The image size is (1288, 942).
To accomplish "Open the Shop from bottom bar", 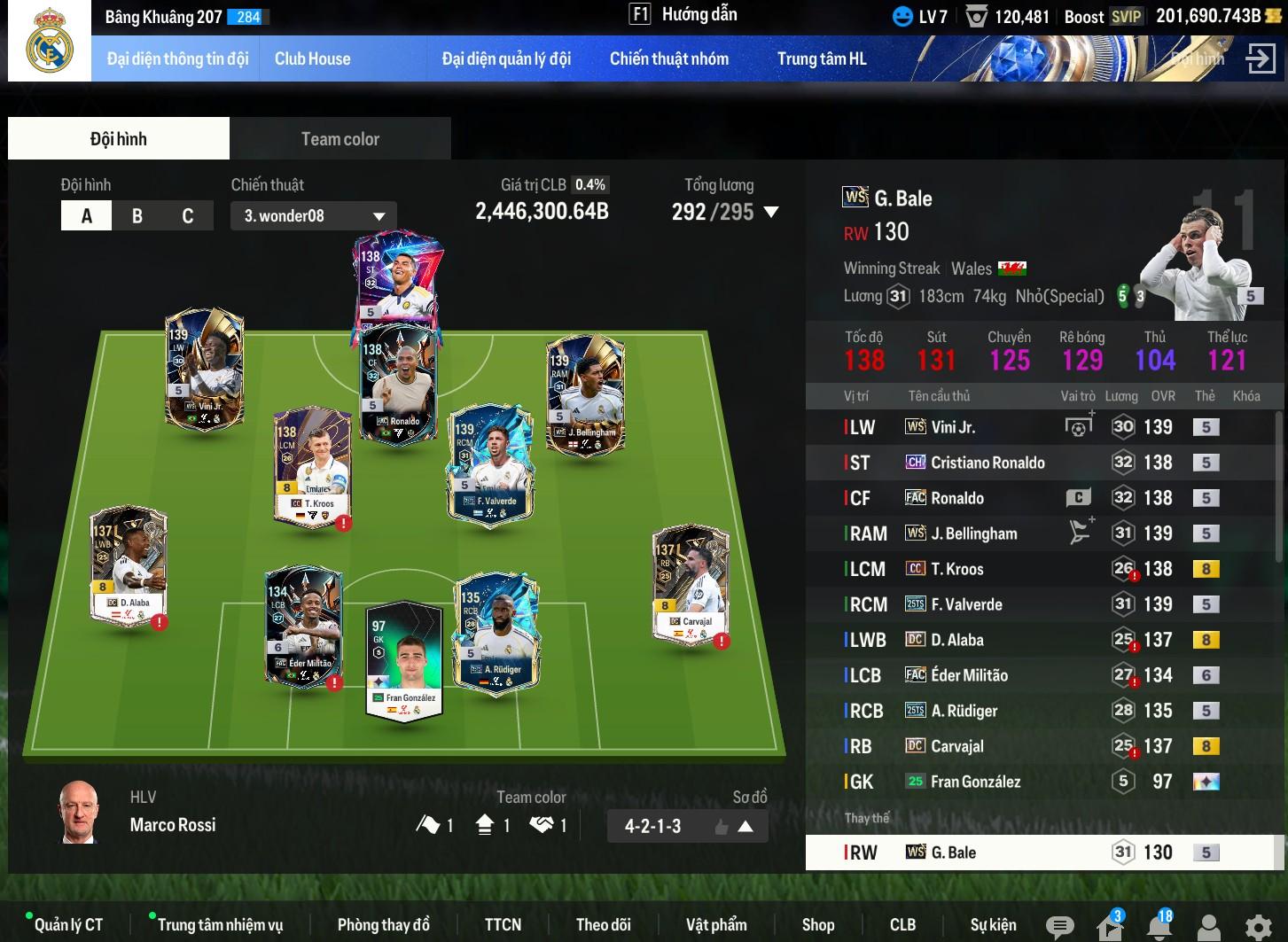I will [817, 925].
